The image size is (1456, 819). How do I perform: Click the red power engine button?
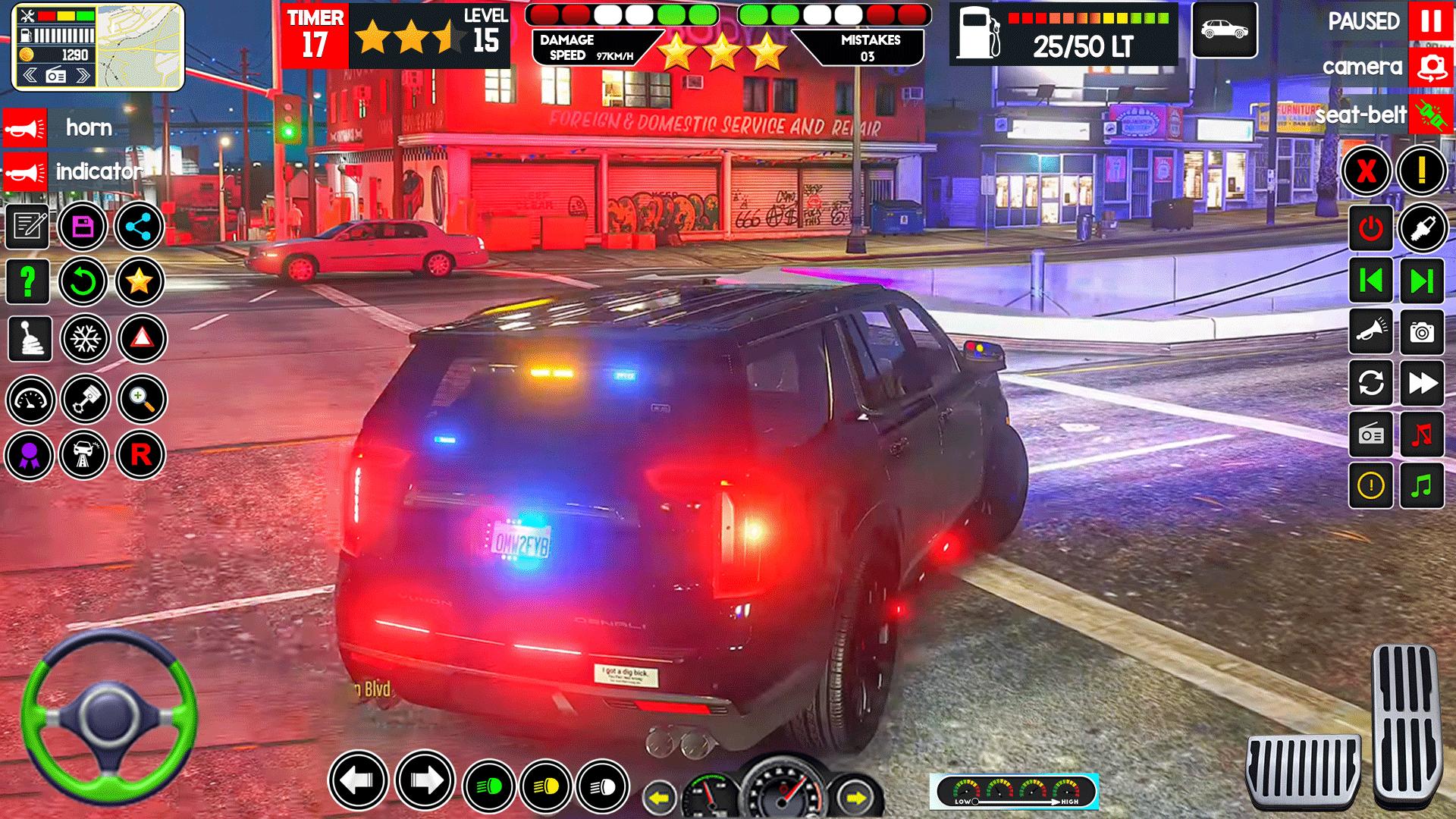1370,227
